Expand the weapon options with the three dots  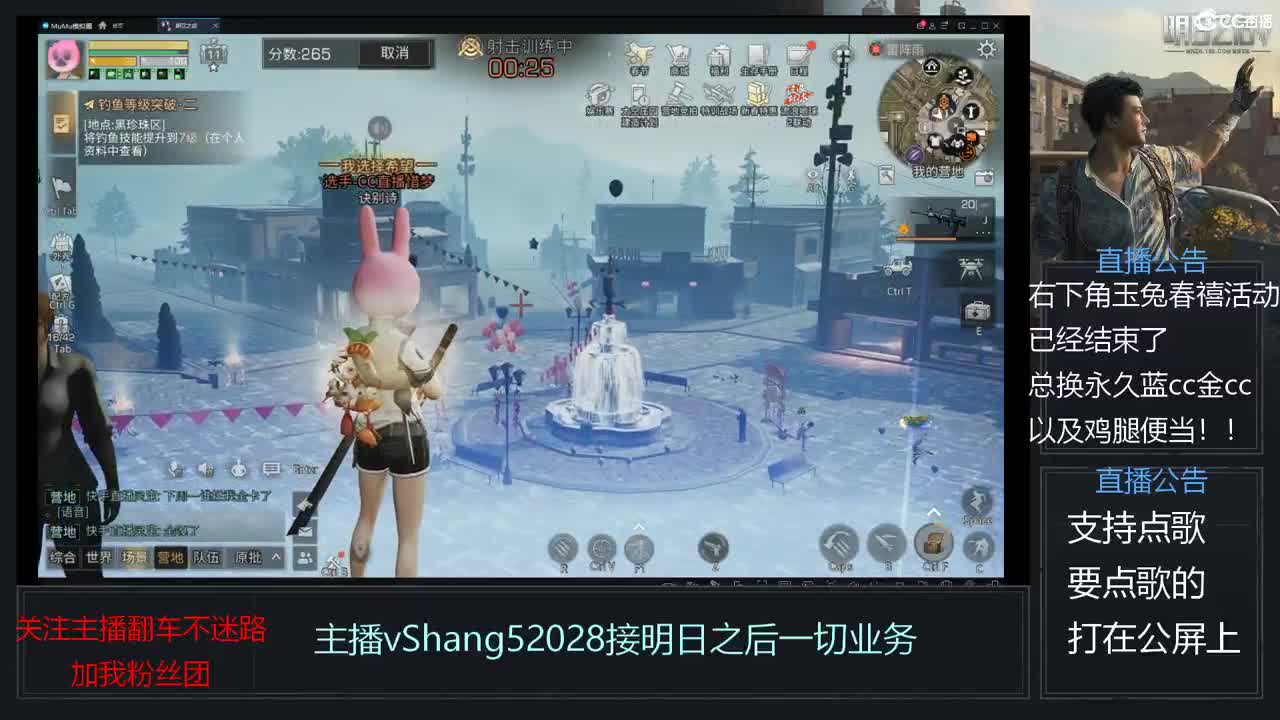click(982, 232)
